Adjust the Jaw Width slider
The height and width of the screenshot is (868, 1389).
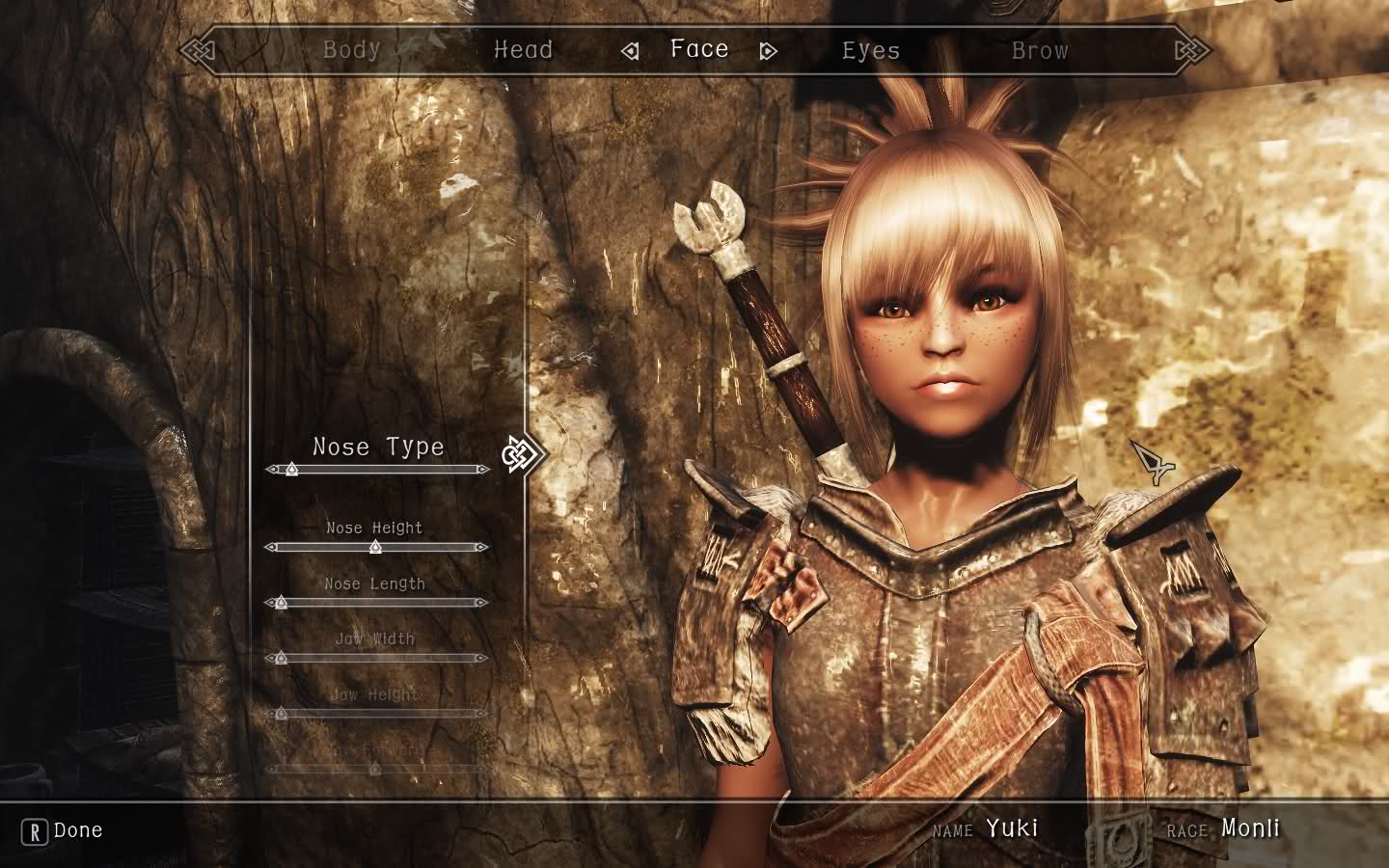pyautogui.click(x=281, y=659)
